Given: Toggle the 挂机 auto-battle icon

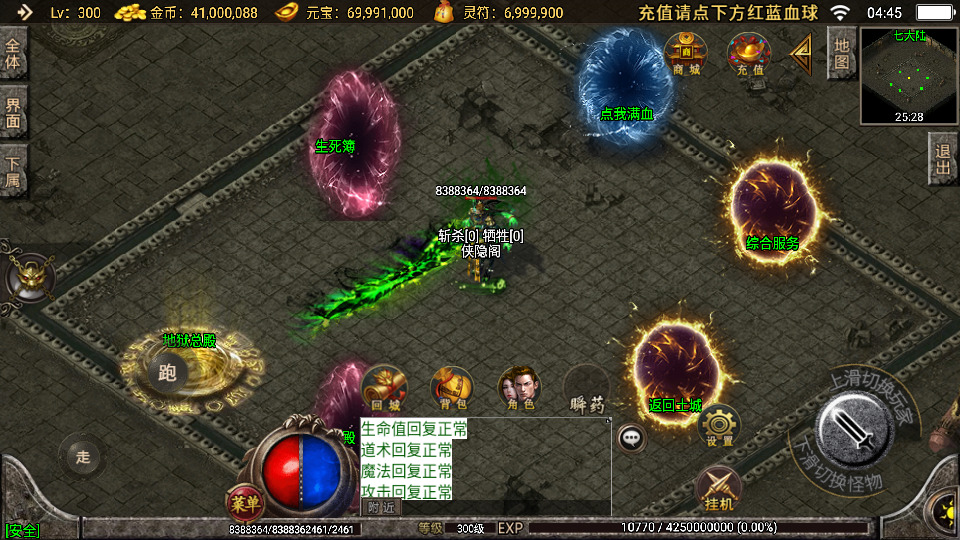Looking at the screenshot, I should click(x=719, y=489).
